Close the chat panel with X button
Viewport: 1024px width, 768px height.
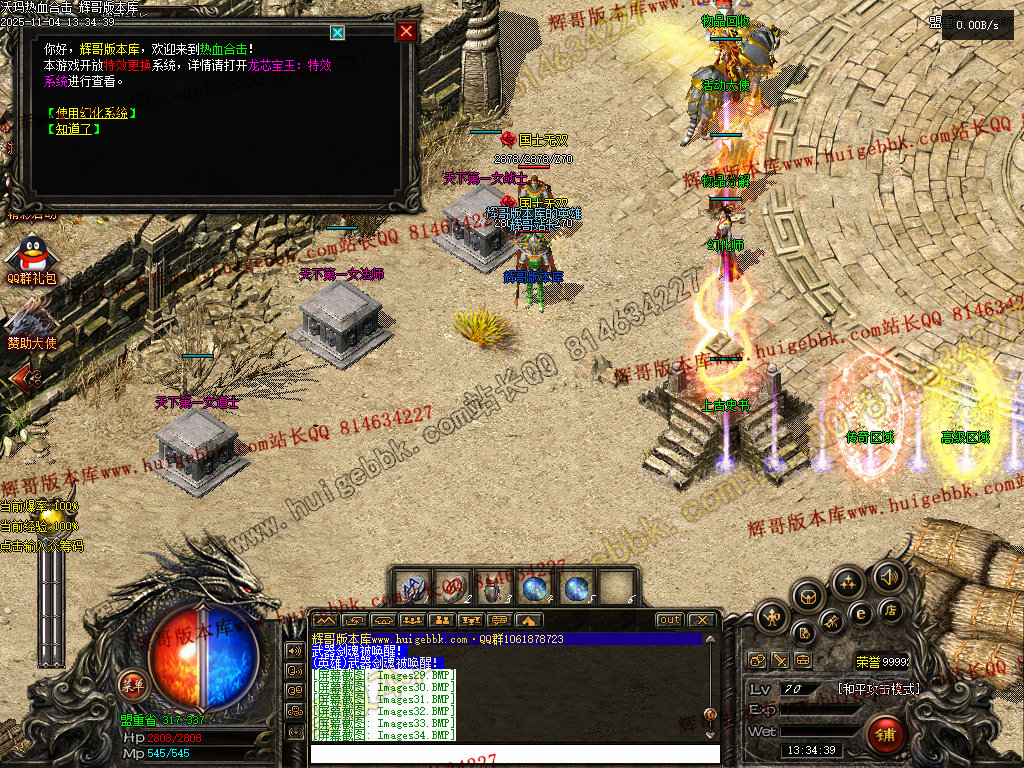[702, 620]
